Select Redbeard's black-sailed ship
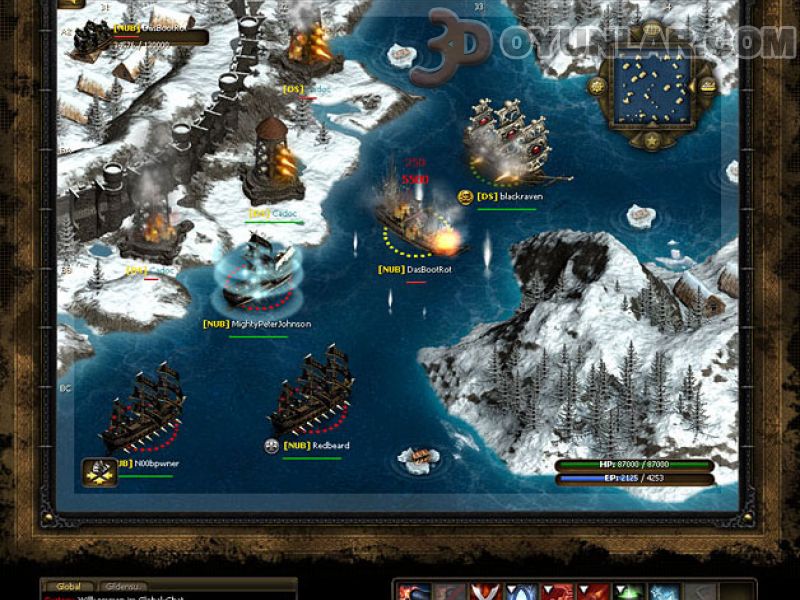 coord(310,393)
